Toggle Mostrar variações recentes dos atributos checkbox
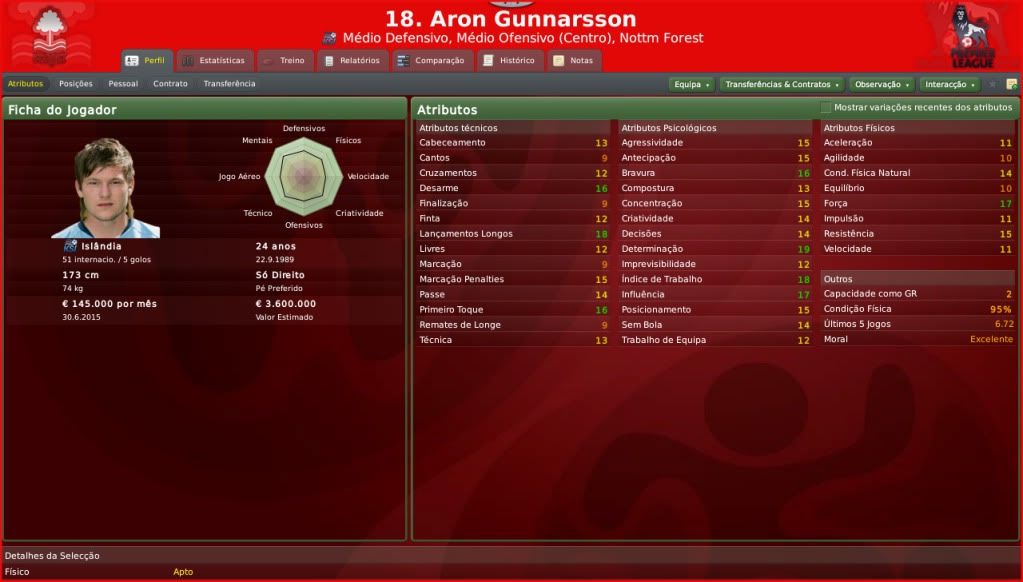Image resolution: width=1023 pixels, height=582 pixels. tap(826, 108)
